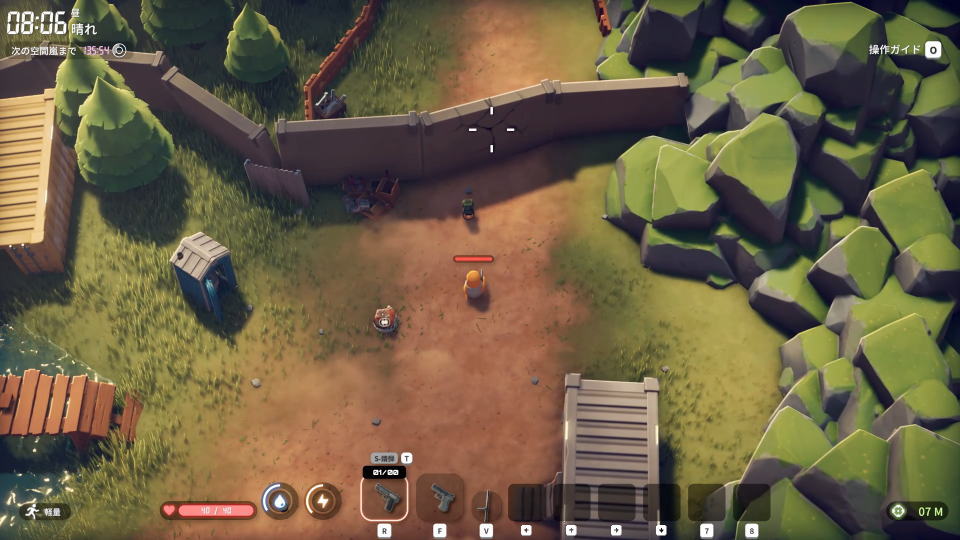This screenshot has width=960, height=540.
Task: Click the water droplet thirst gauge
Action: point(280,500)
